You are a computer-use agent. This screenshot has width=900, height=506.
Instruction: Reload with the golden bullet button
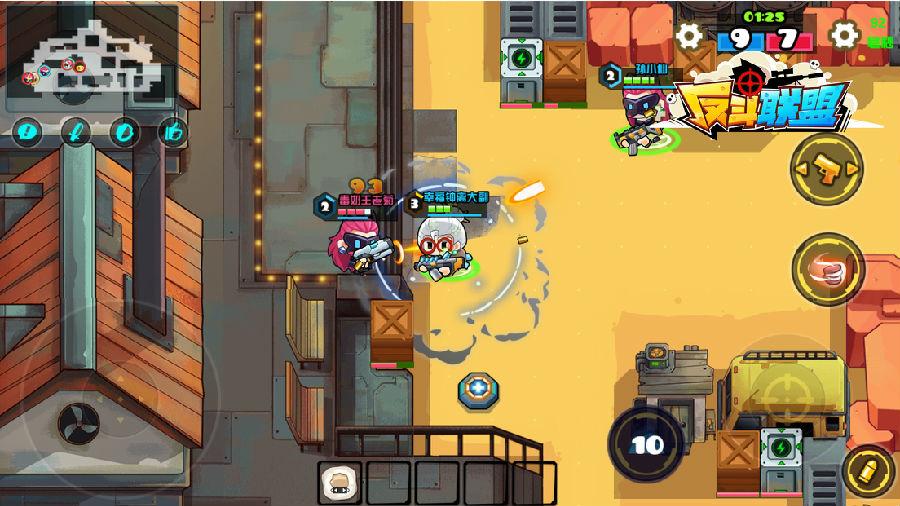click(x=867, y=471)
